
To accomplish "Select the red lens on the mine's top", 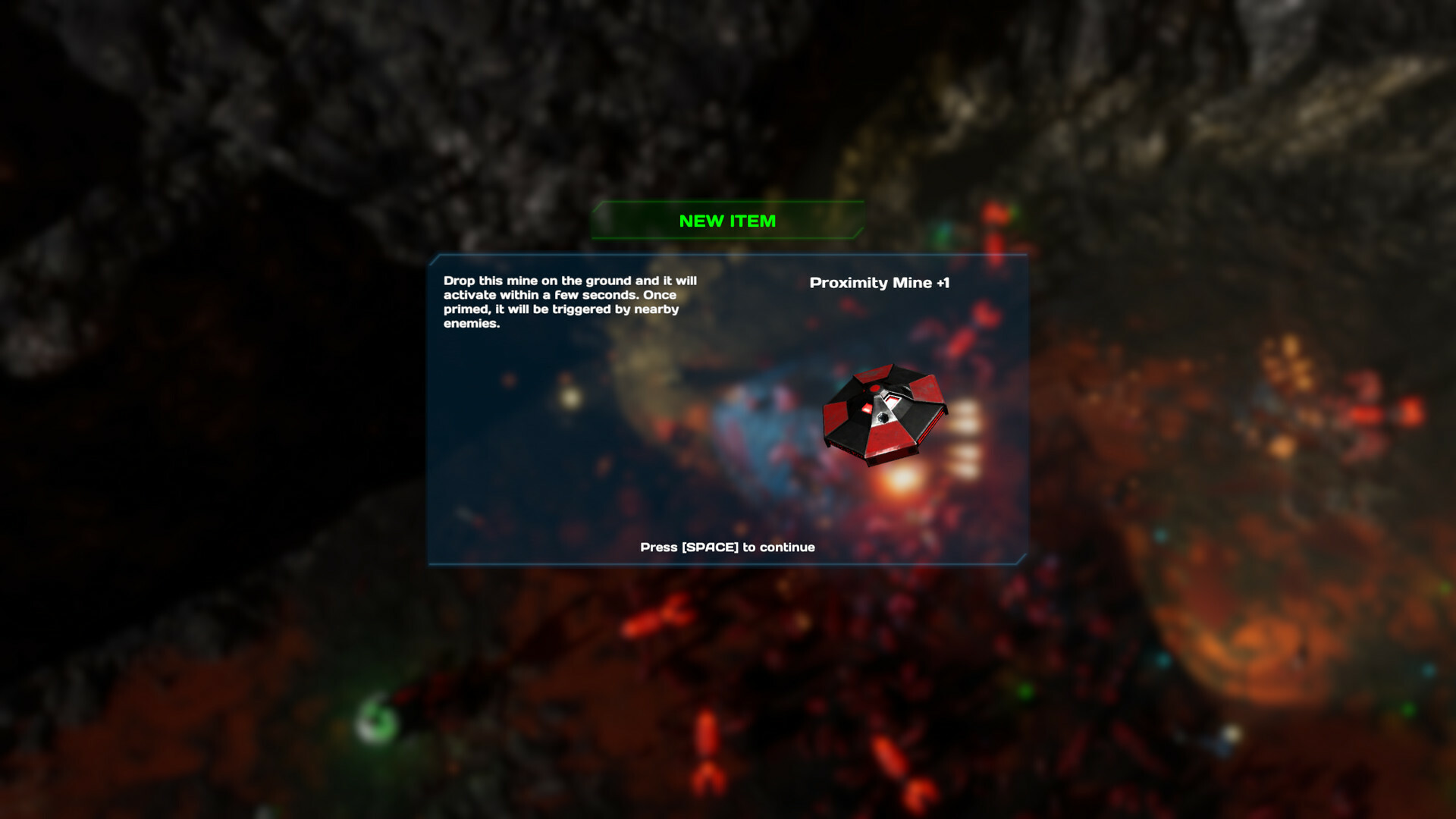I will (874, 388).
